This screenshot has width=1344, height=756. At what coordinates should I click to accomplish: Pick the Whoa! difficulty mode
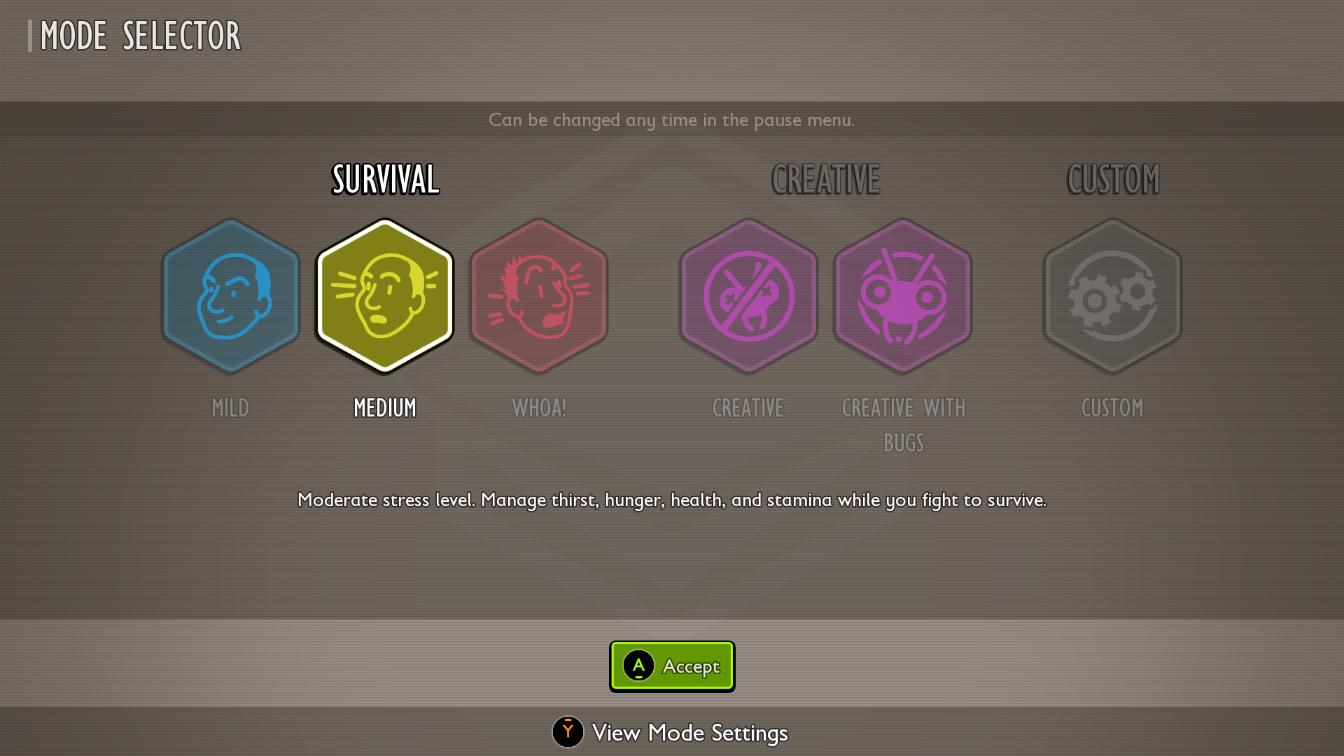coord(539,296)
